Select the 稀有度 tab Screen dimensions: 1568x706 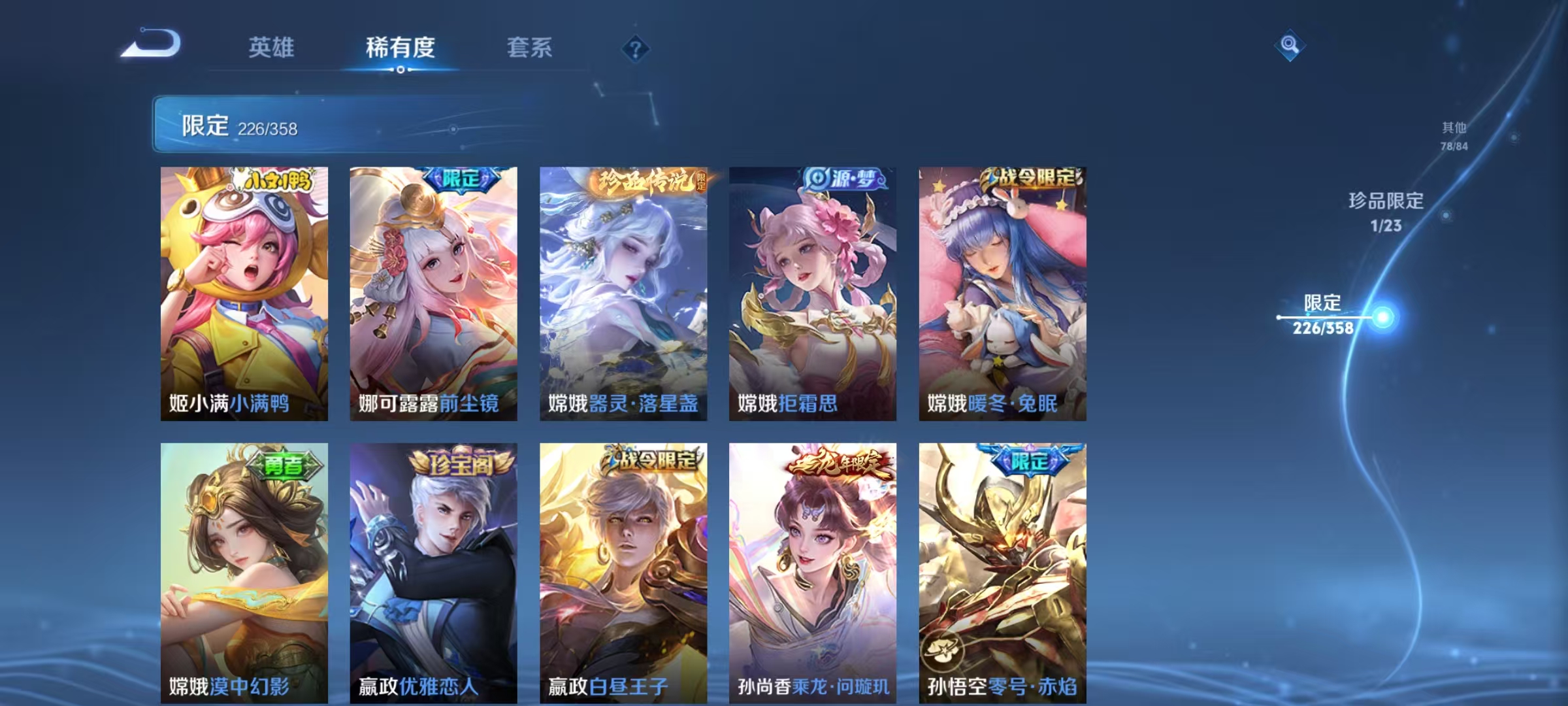click(x=400, y=48)
